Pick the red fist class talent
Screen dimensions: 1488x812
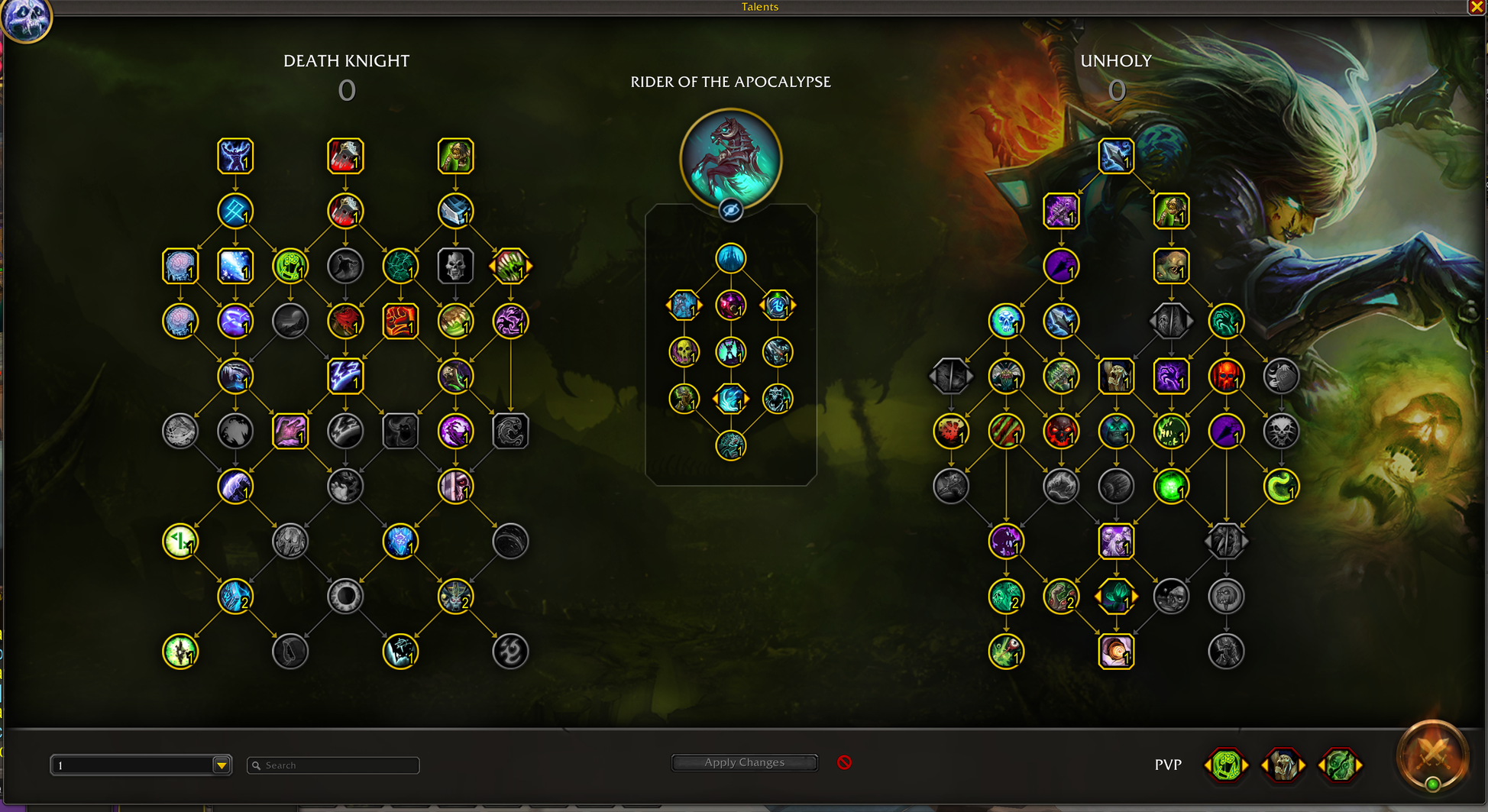(400, 321)
